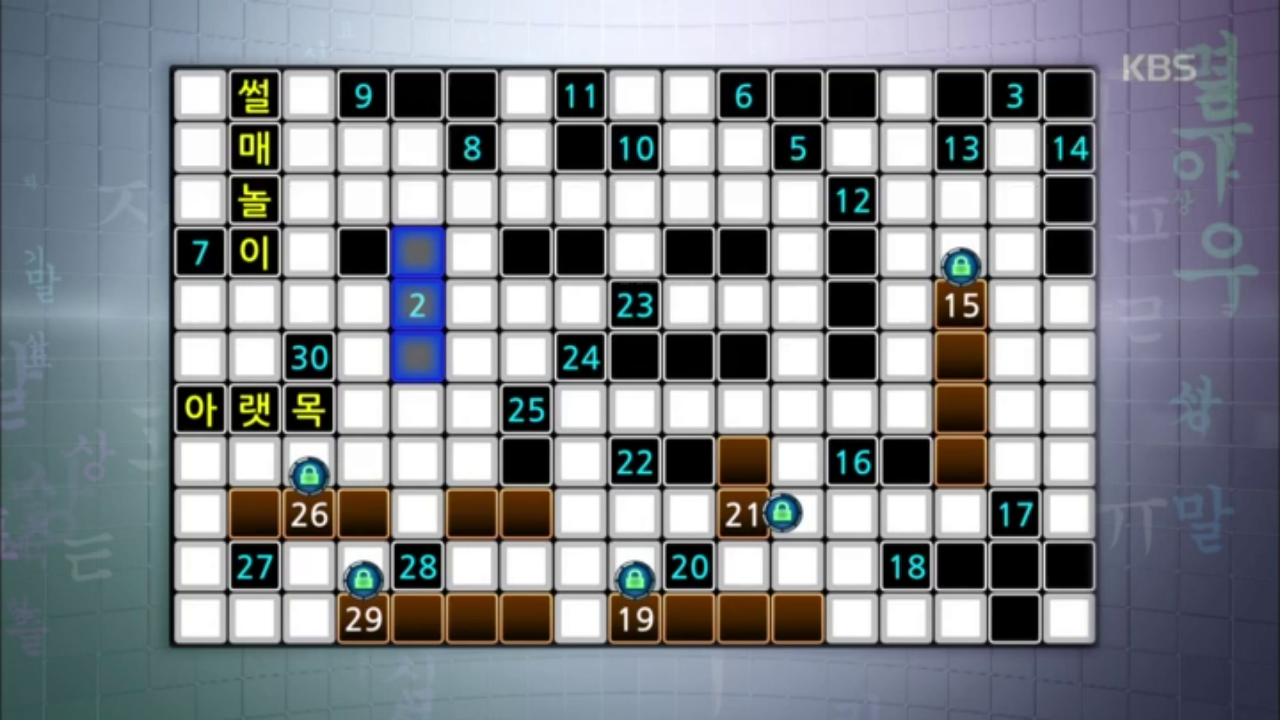Choose the locked number 26 clue
The height and width of the screenshot is (720, 1280).
pyautogui.click(x=309, y=514)
